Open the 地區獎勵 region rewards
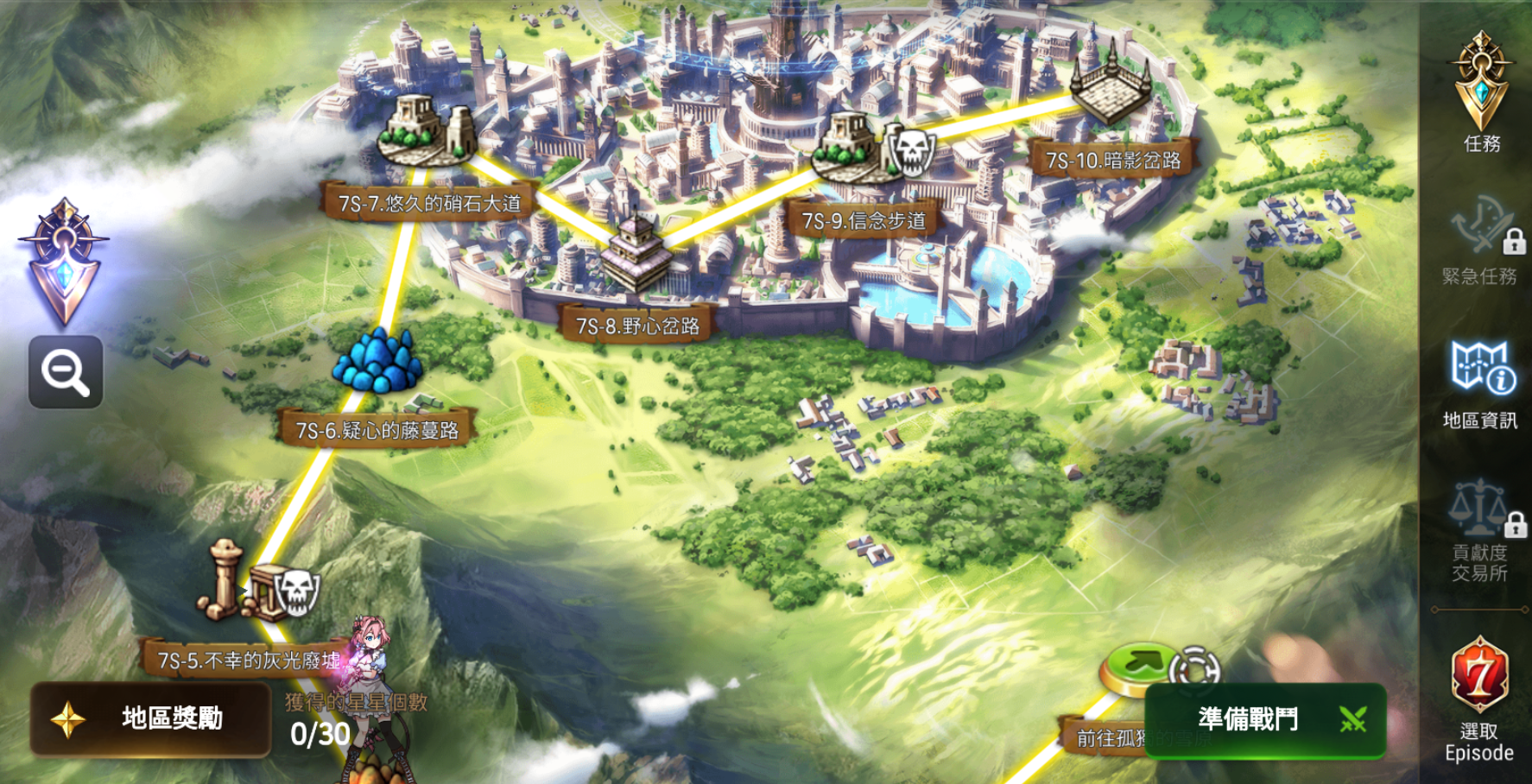 151,718
